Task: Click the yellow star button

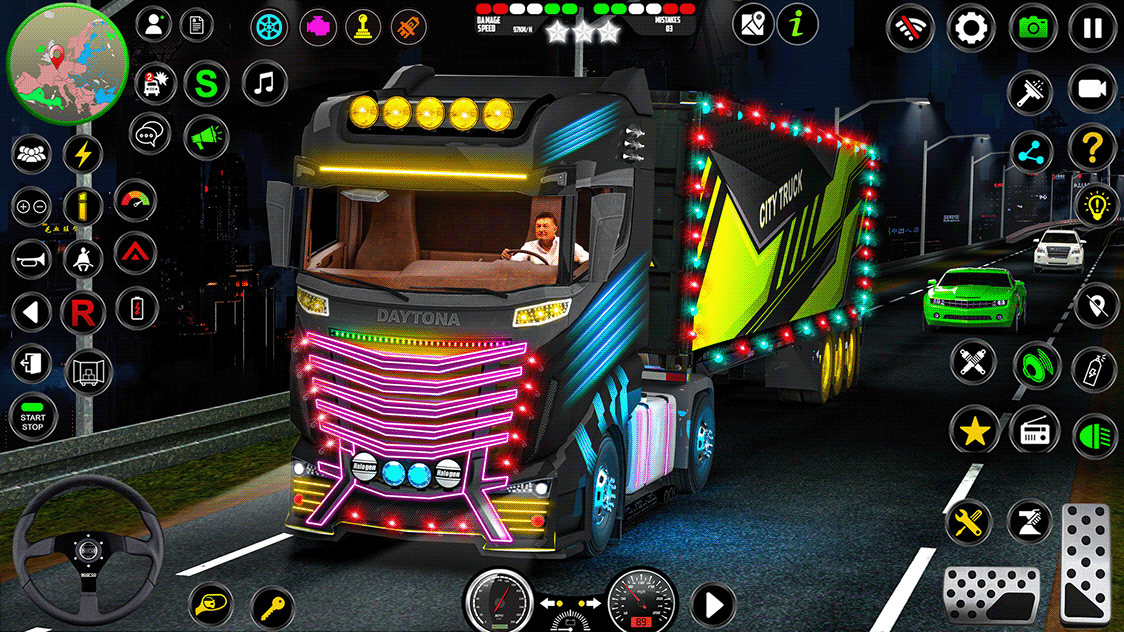Action: pyautogui.click(x=973, y=431)
